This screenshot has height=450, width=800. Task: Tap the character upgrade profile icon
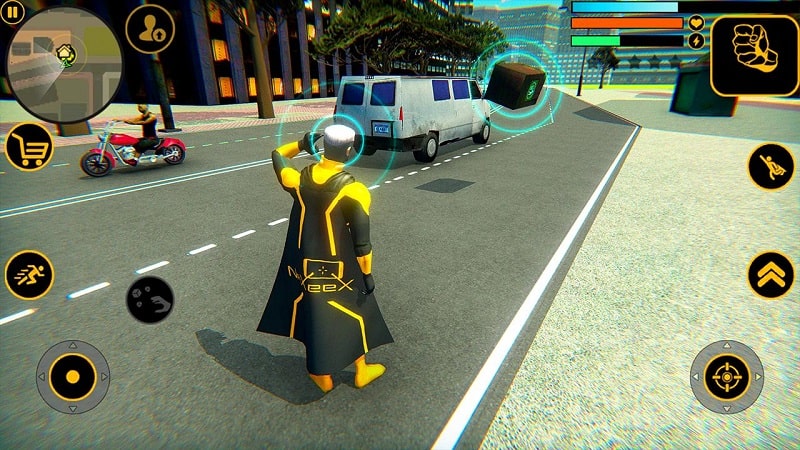coord(151,29)
